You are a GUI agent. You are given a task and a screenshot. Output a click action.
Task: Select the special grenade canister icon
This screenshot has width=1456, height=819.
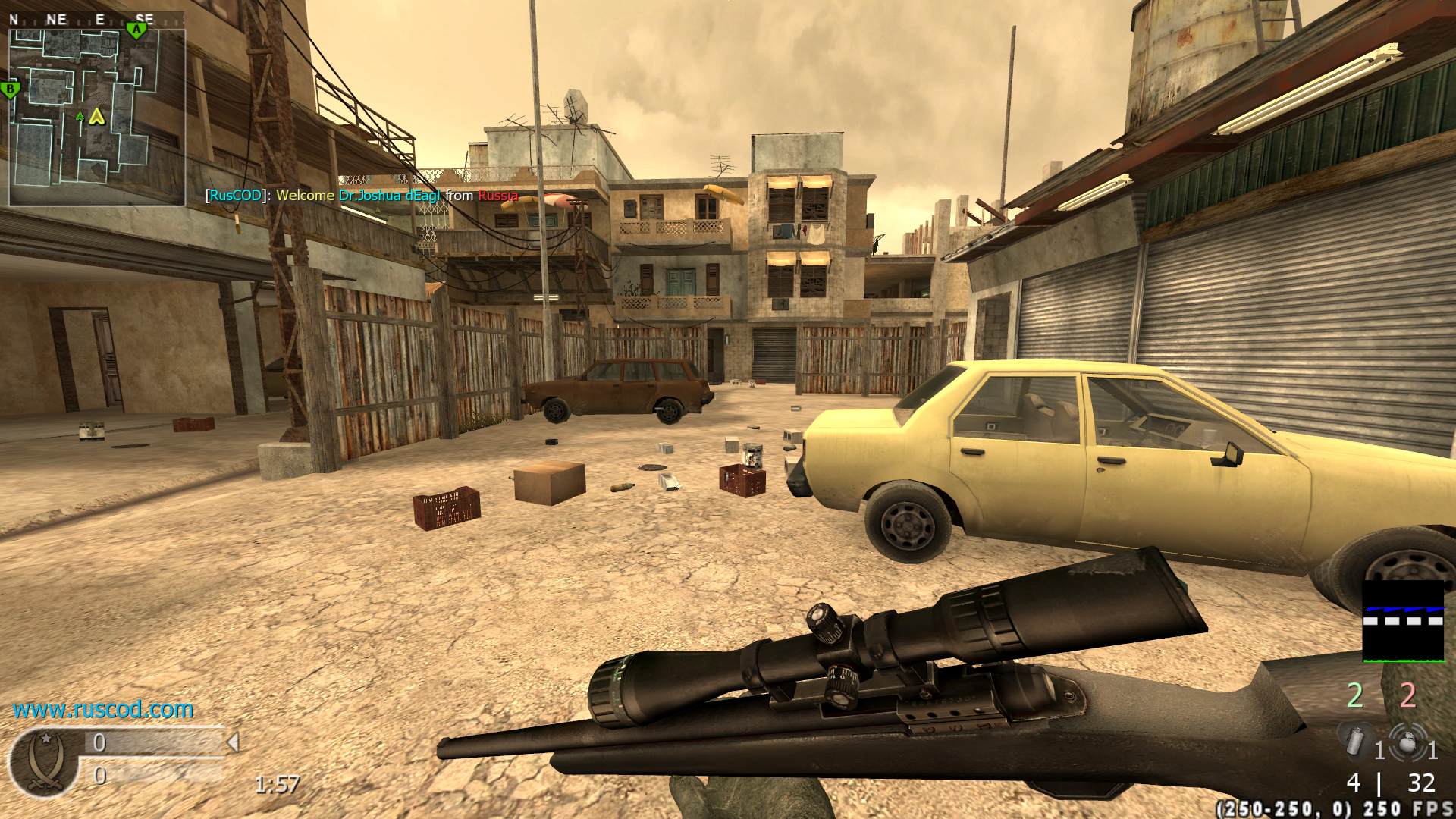coord(1354,740)
